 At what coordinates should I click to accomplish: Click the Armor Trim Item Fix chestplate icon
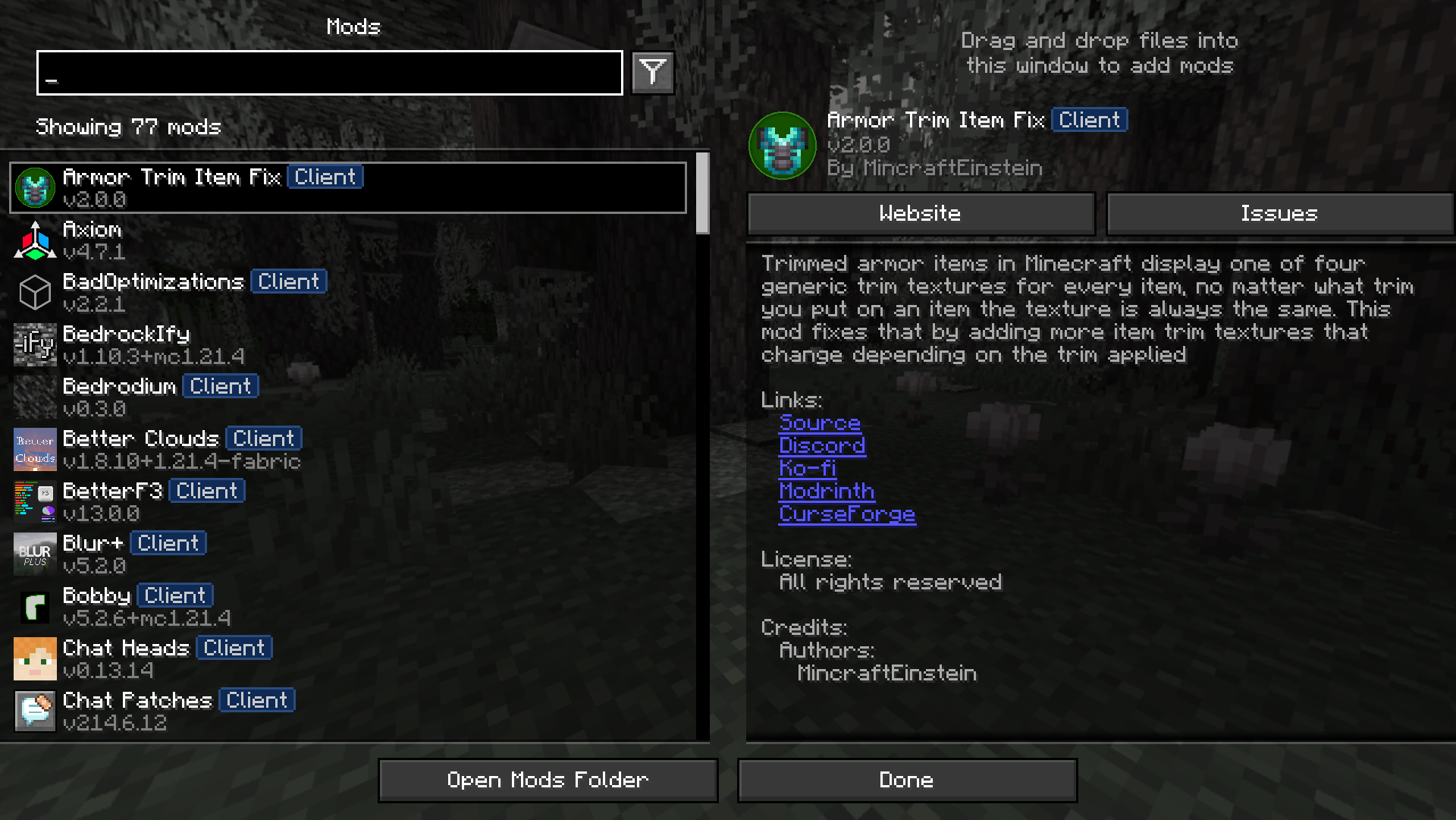click(x=34, y=187)
